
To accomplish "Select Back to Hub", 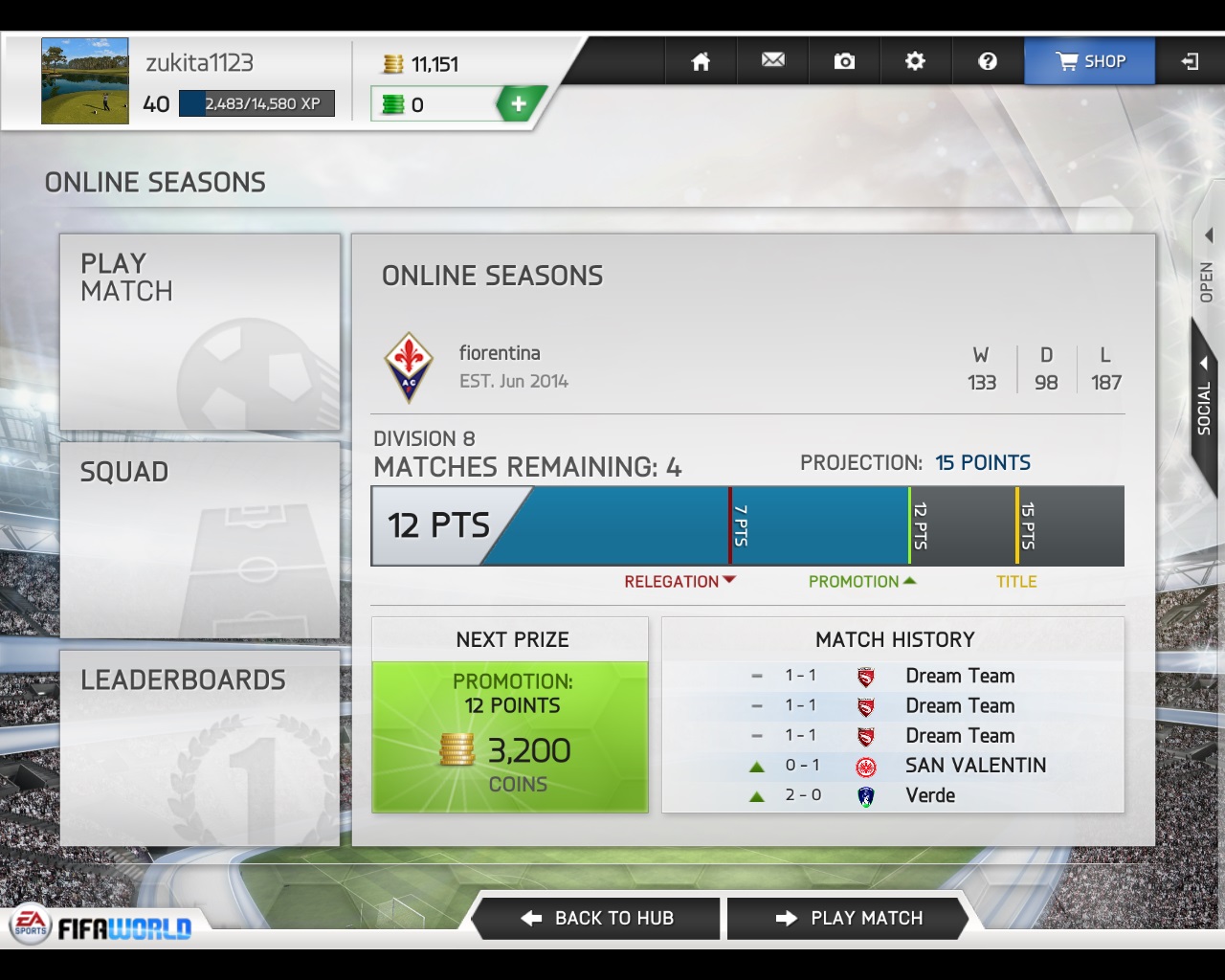I will click(x=597, y=919).
